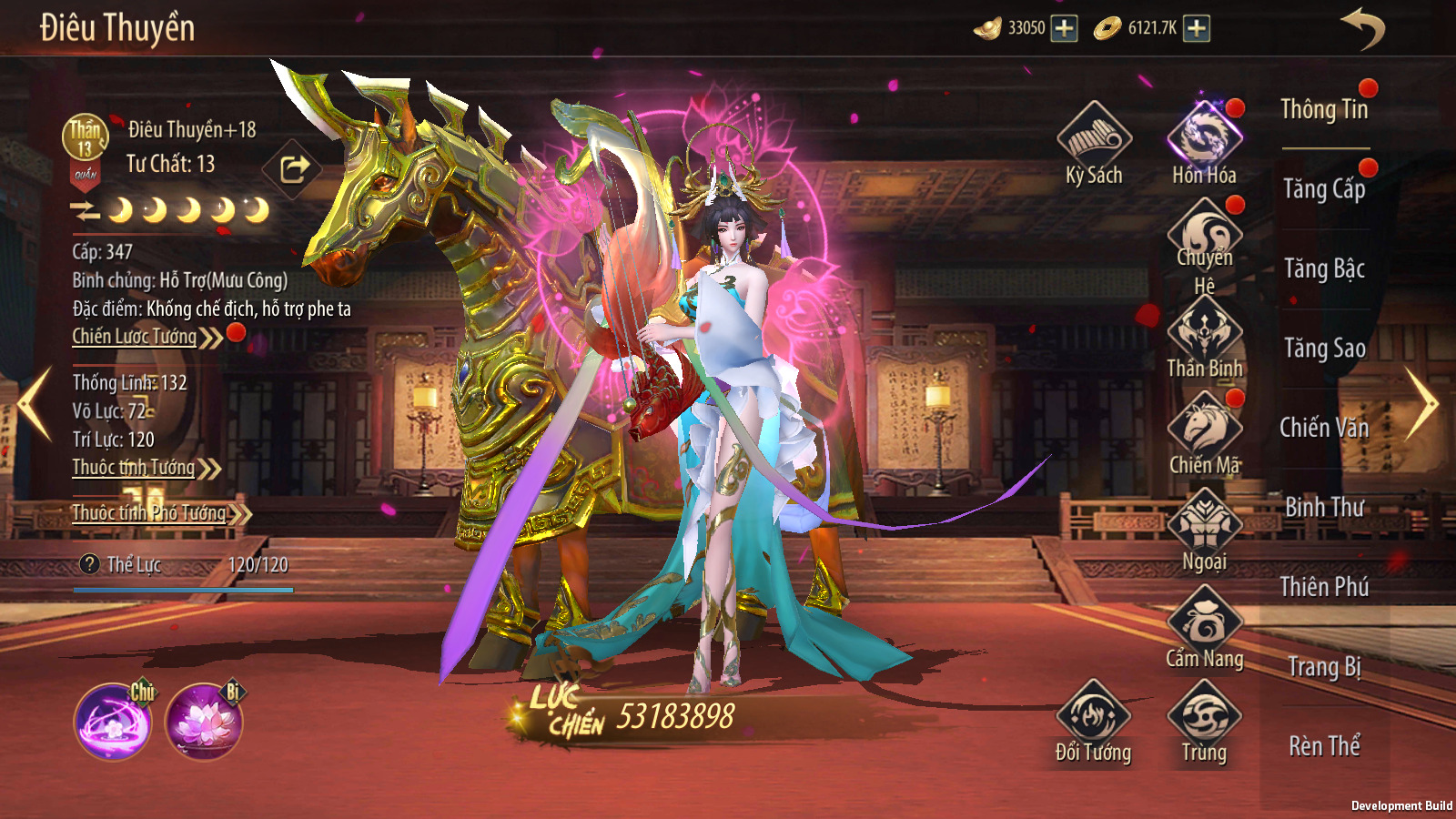Image resolution: width=1456 pixels, height=819 pixels.
Task: Share the hero with the share button
Action: tap(293, 168)
